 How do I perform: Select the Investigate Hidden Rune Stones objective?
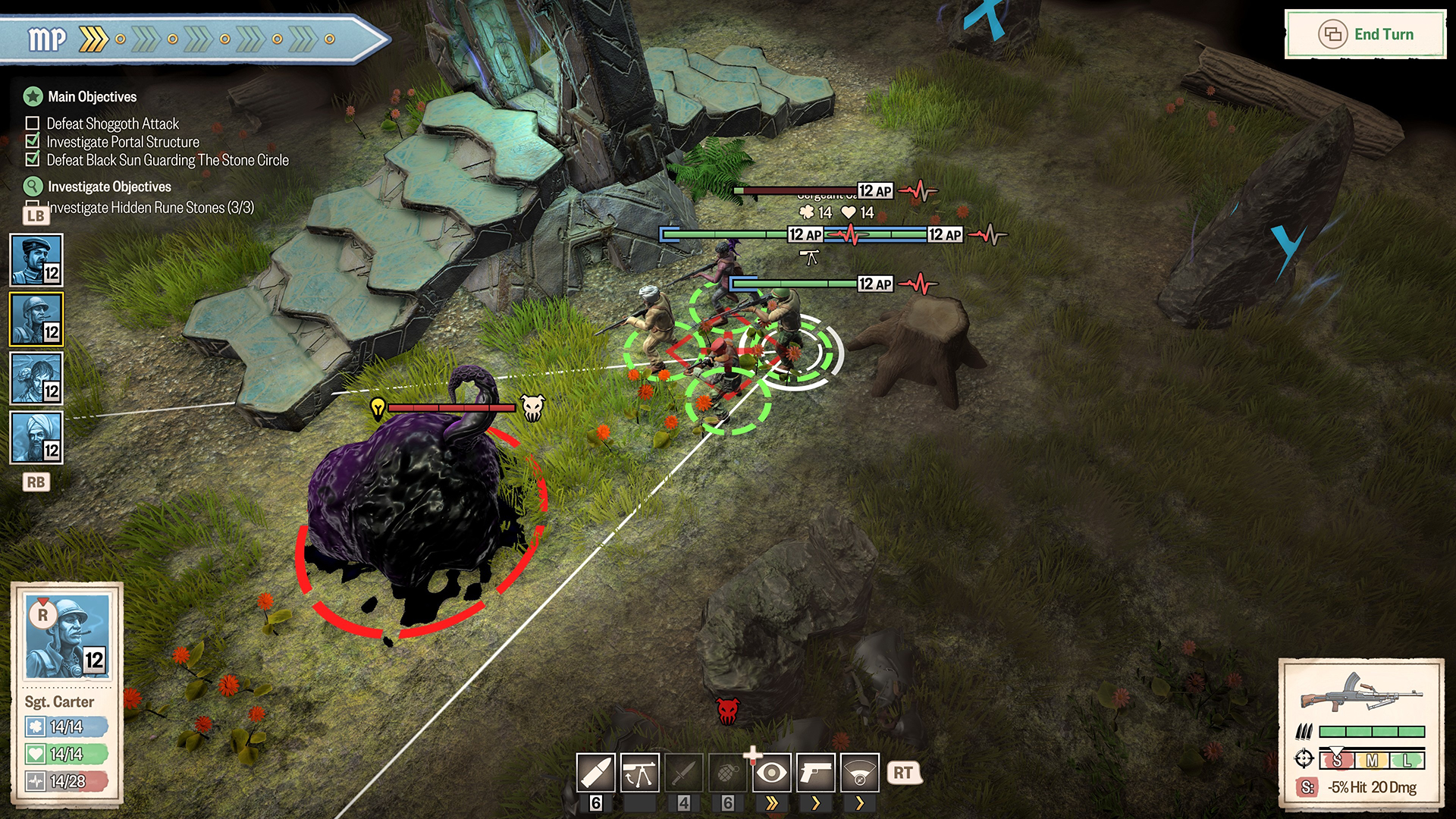(150, 208)
